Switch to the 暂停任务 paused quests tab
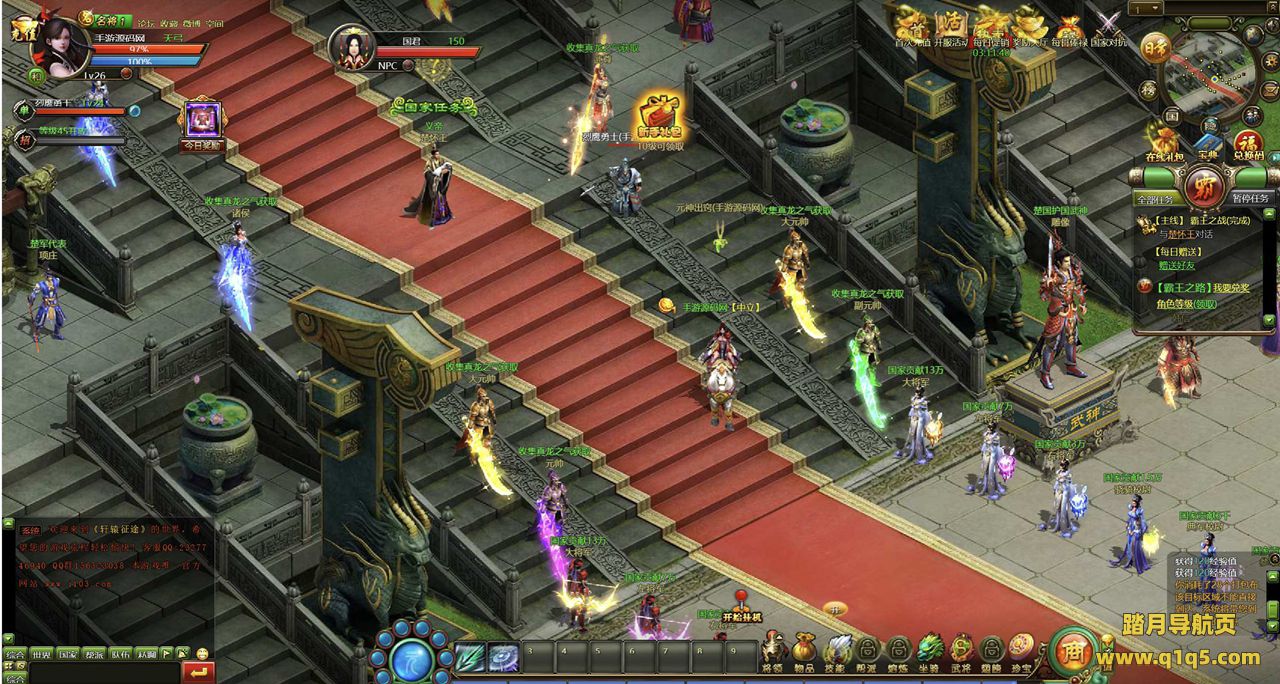Screen dimensions: 1280x684 coord(1250,199)
